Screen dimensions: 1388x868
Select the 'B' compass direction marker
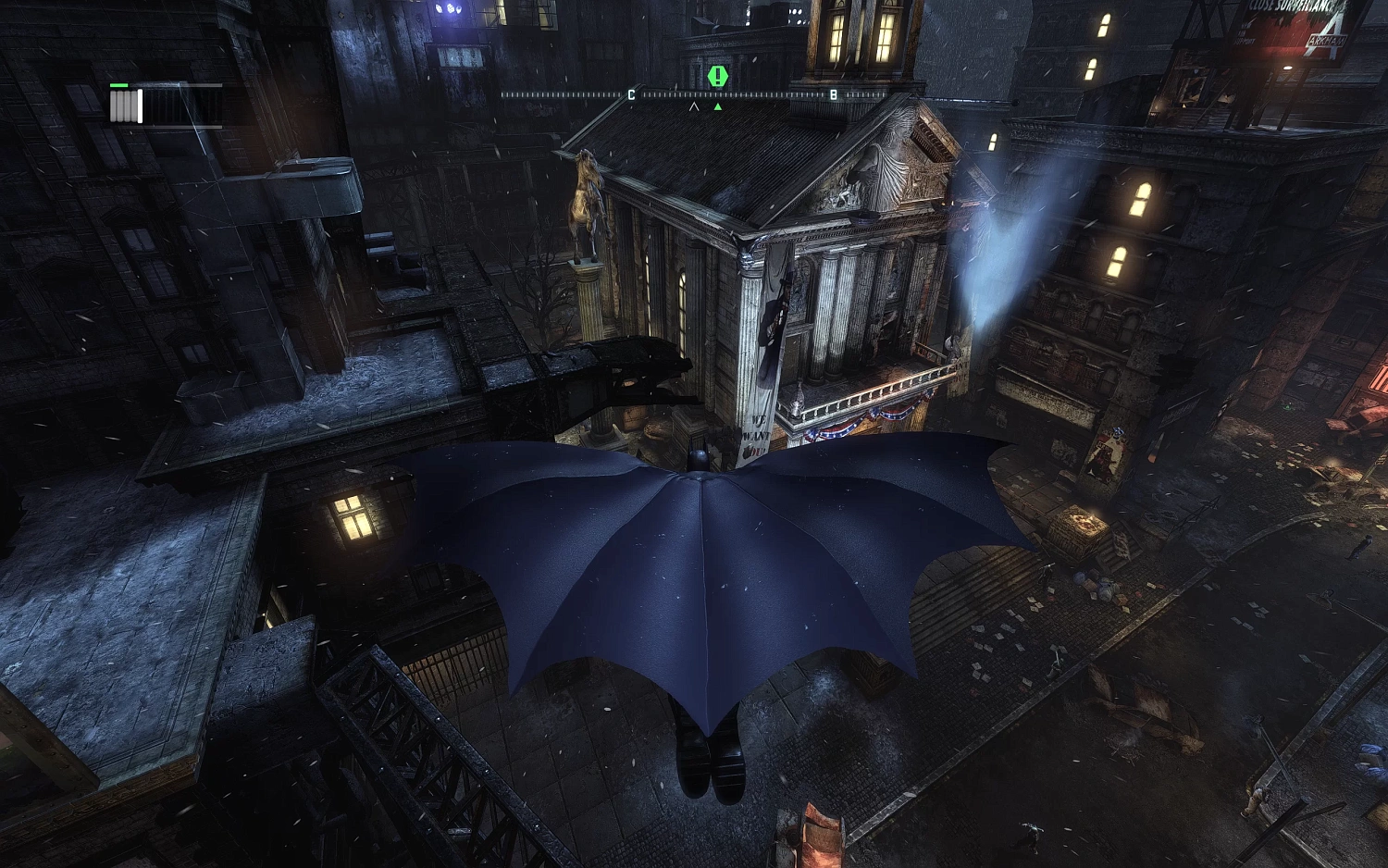(x=836, y=93)
